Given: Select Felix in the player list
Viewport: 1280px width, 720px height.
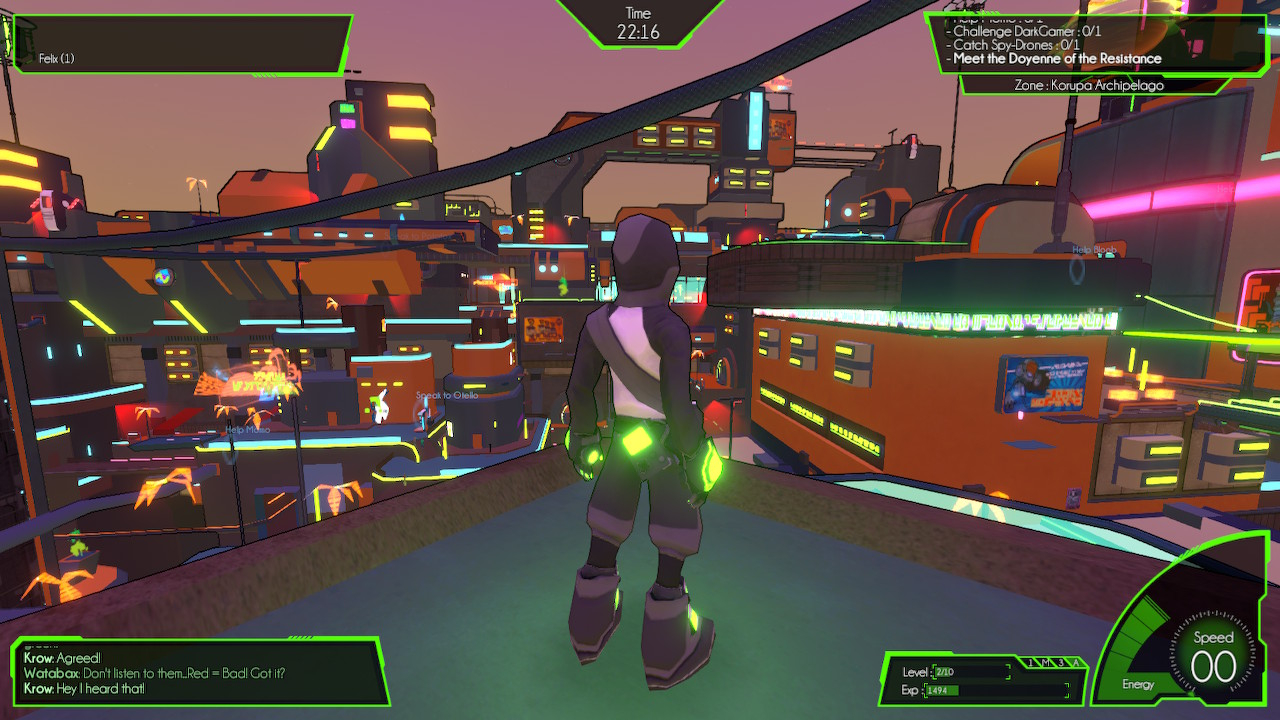Looking at the screenshot, I should pos(57,59).
